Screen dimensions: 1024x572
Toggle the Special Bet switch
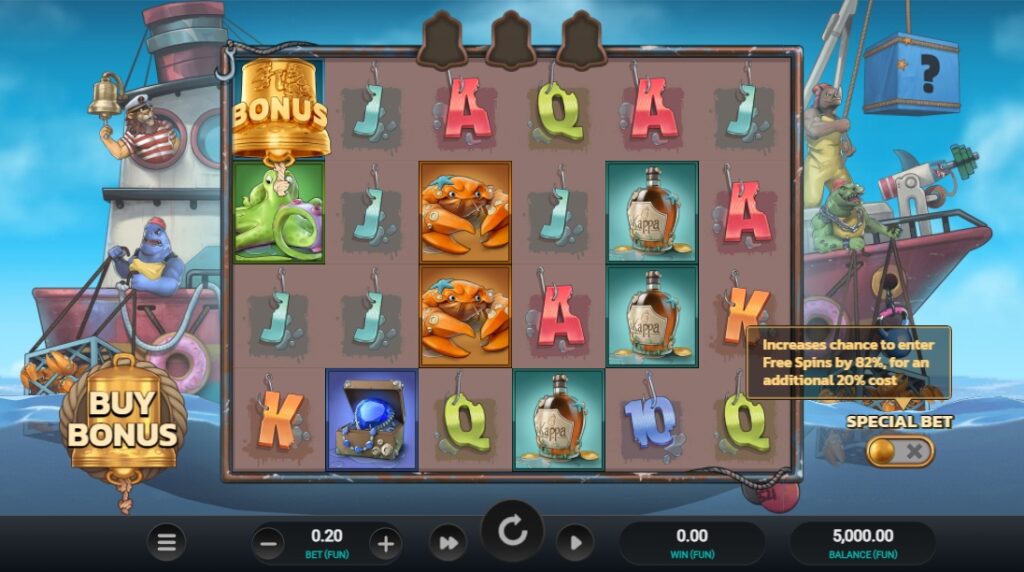(899, 452)
